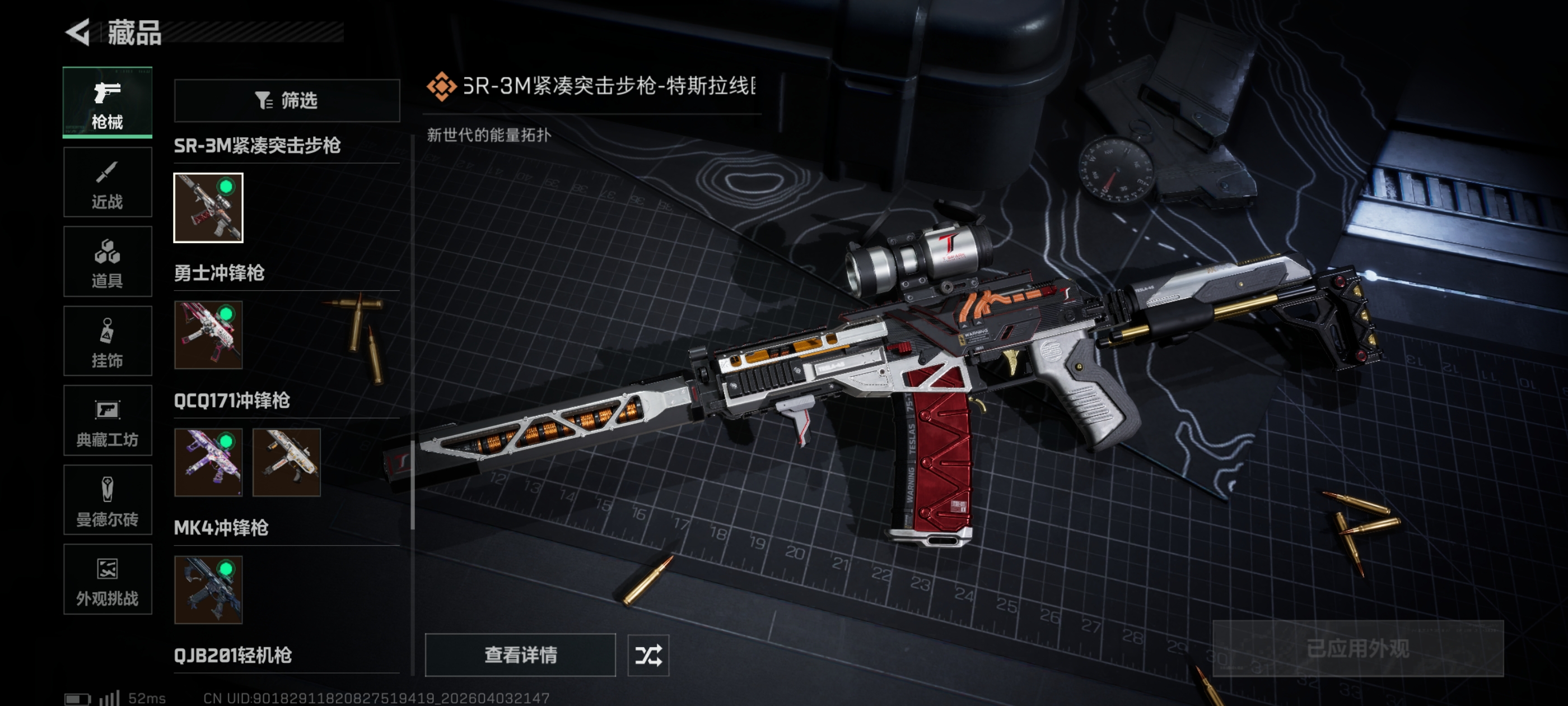Screen dimensions: 1568x706
Task: Click the 已应用外观 applied skin button
Action: pos(1357,649)
